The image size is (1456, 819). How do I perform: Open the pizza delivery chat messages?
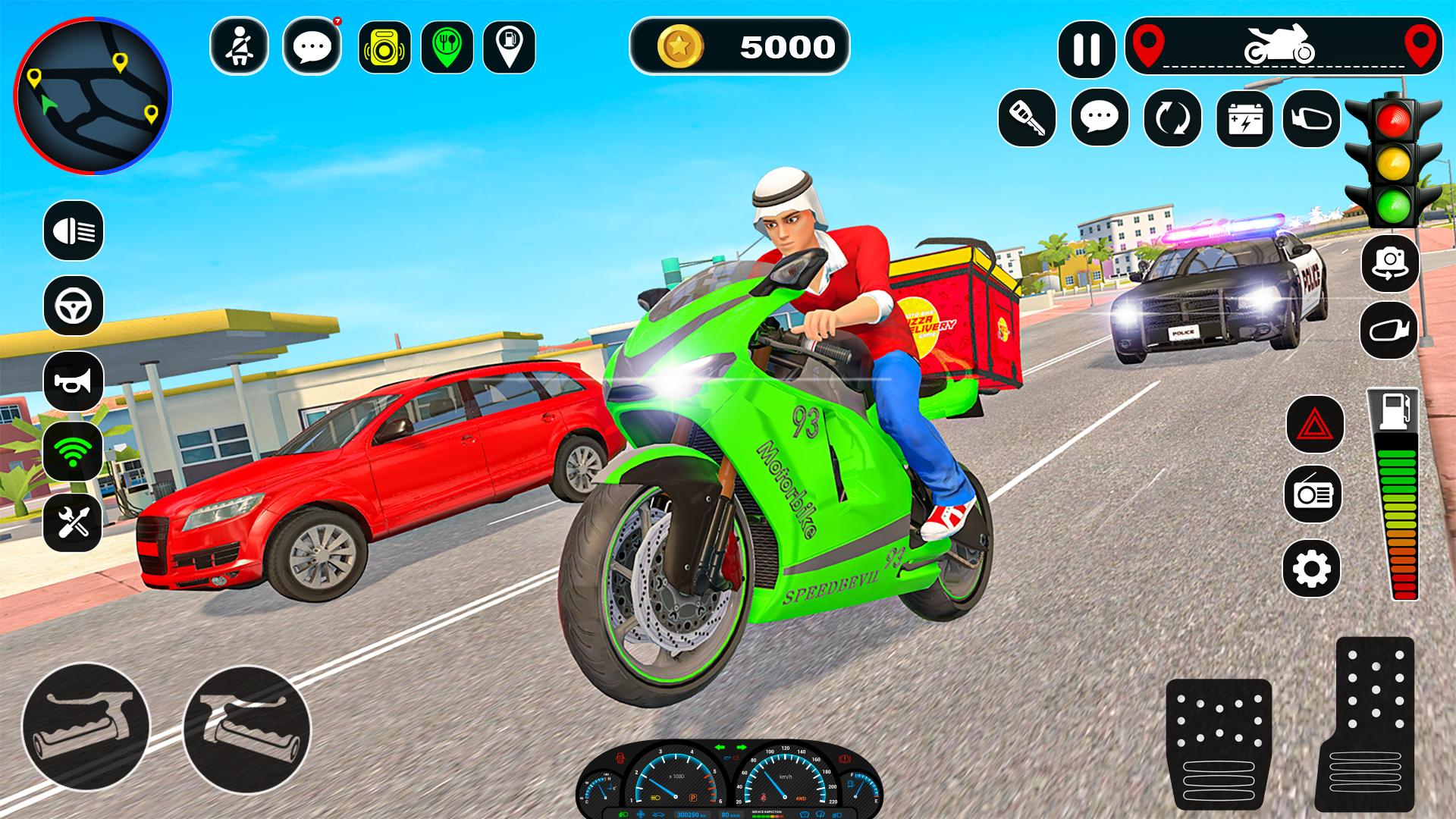[x=312, y=47]
